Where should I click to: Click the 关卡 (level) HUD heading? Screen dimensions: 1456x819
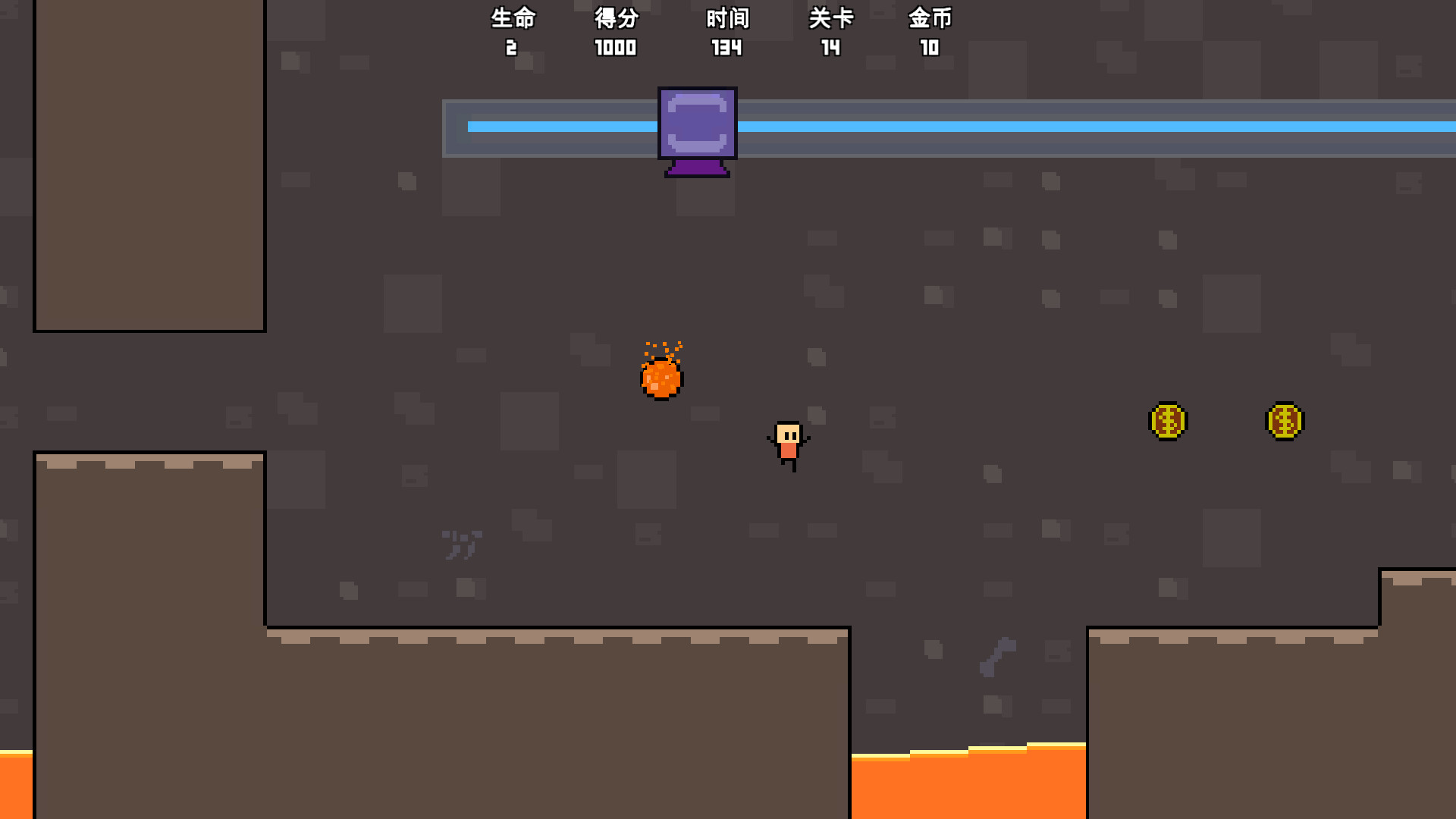pyautogui.click(x=832, y=19)
